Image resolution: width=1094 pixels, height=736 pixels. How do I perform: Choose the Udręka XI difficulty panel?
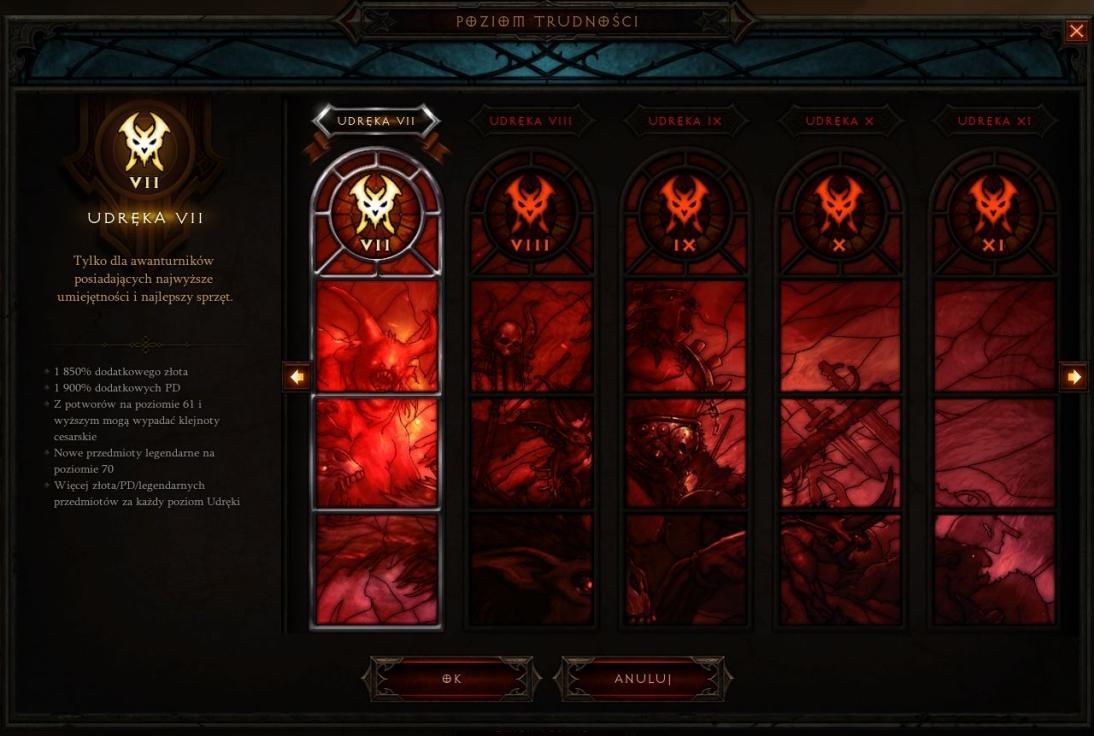click(x=994, y=400)
